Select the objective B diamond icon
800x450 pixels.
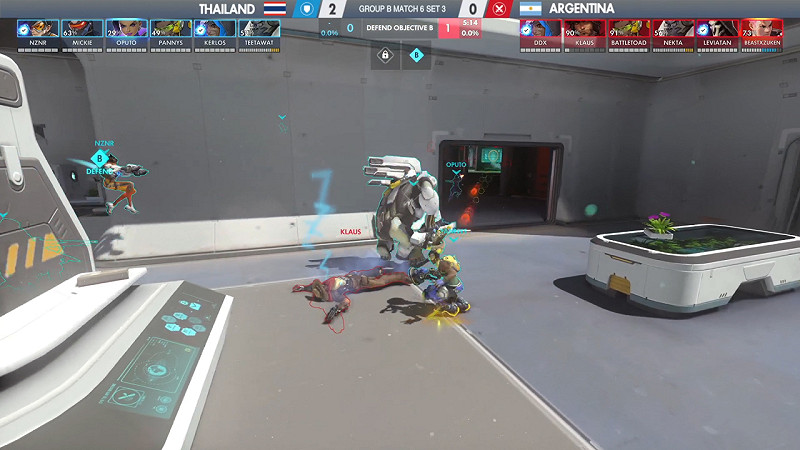coord(416,55)
